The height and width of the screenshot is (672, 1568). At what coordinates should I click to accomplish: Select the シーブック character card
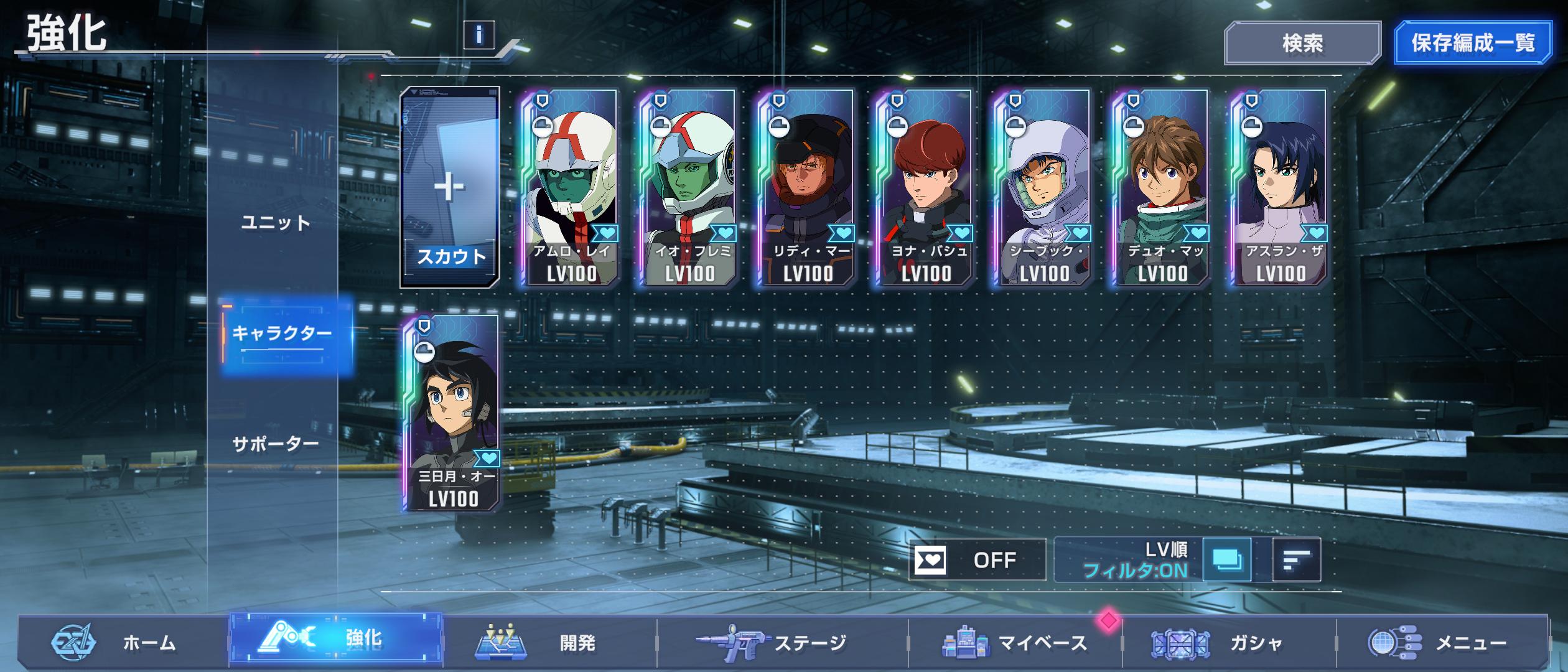(x=1043, y=187)
